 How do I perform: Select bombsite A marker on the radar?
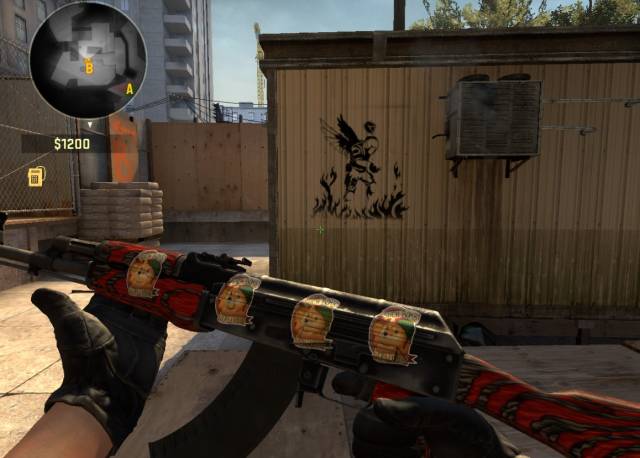point(129,88)
